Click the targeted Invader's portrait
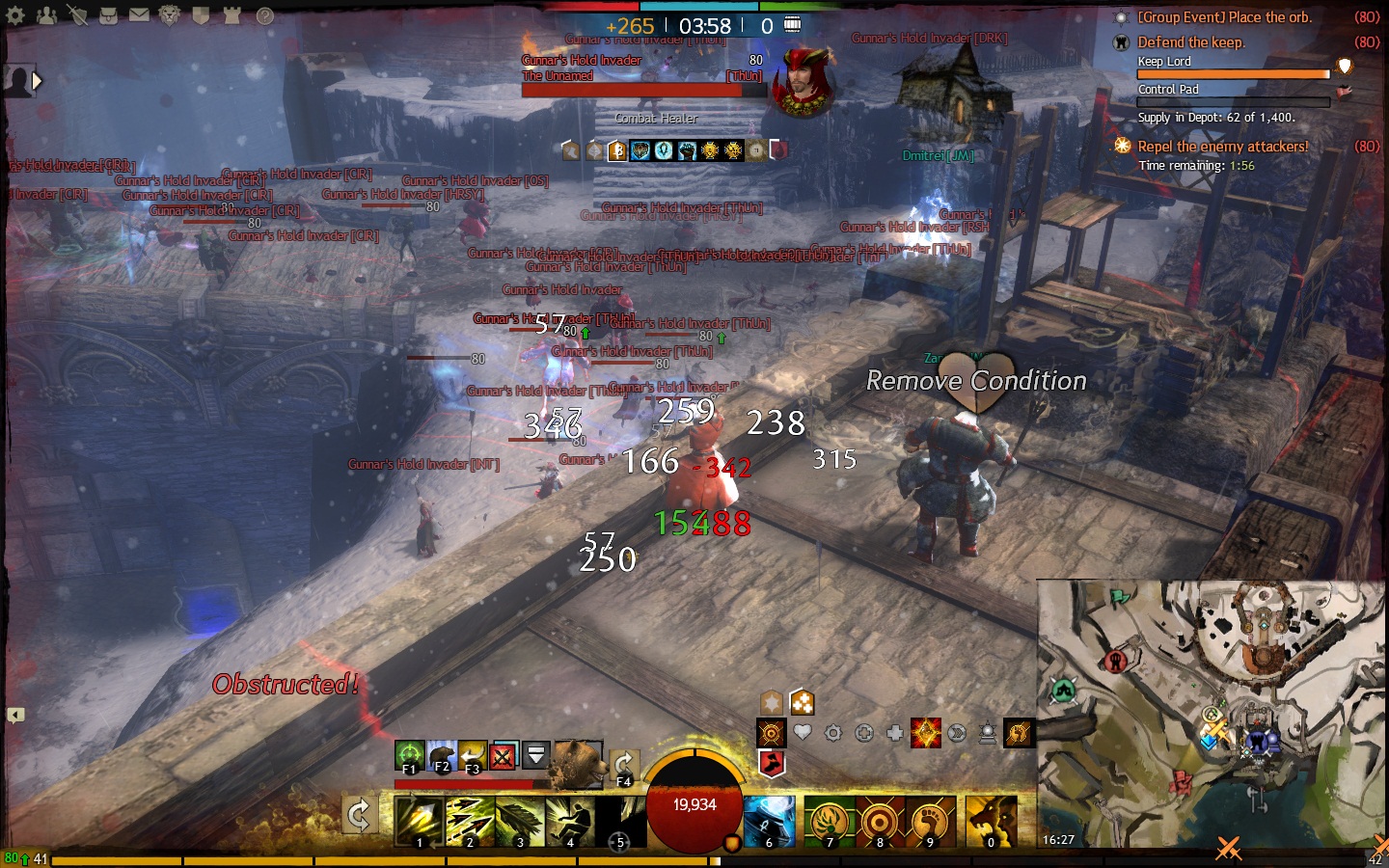Viewport: 1389px width, 868px height. tap(803, 83)
